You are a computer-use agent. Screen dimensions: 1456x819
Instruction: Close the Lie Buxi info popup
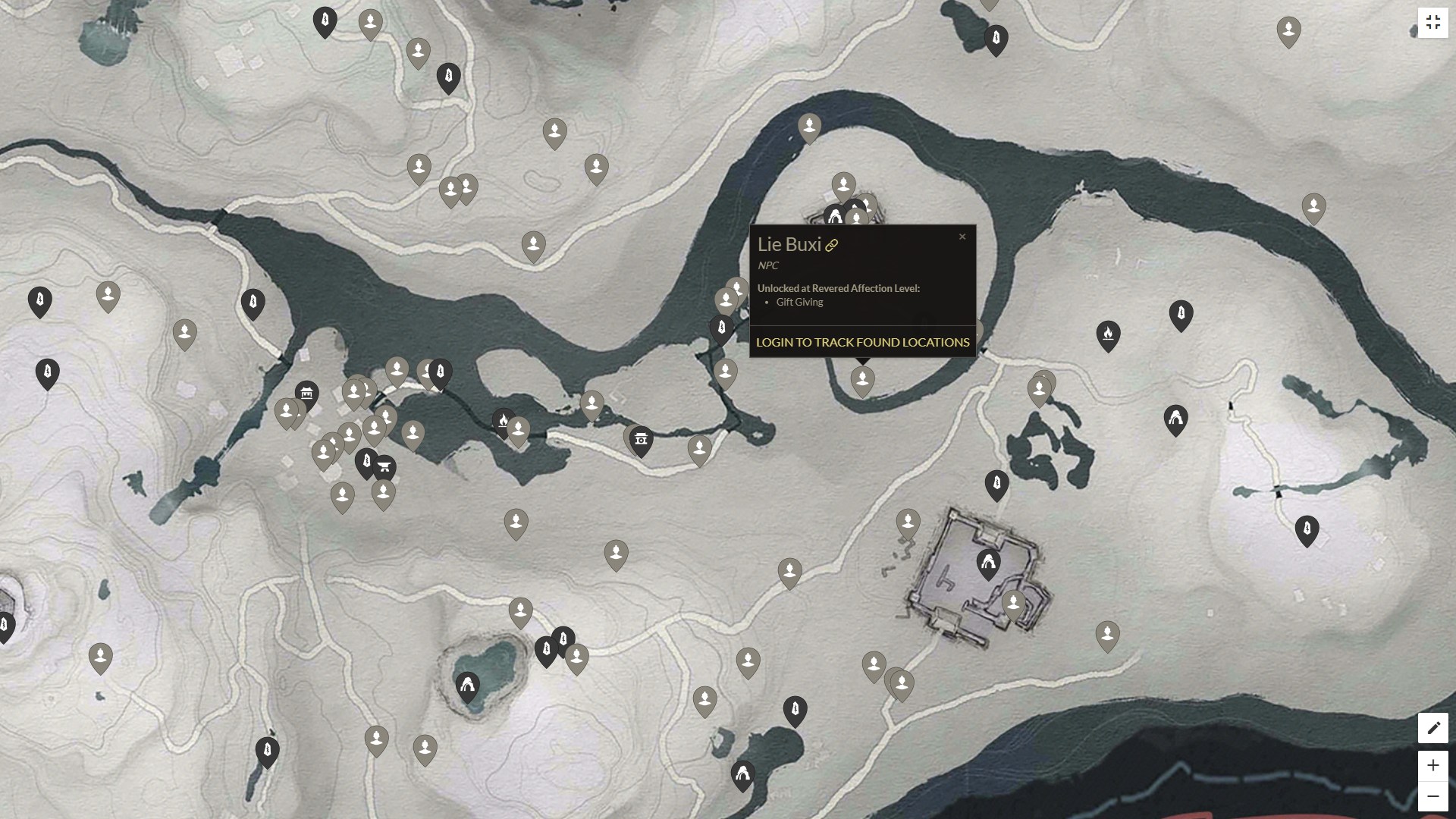(962, 237)
